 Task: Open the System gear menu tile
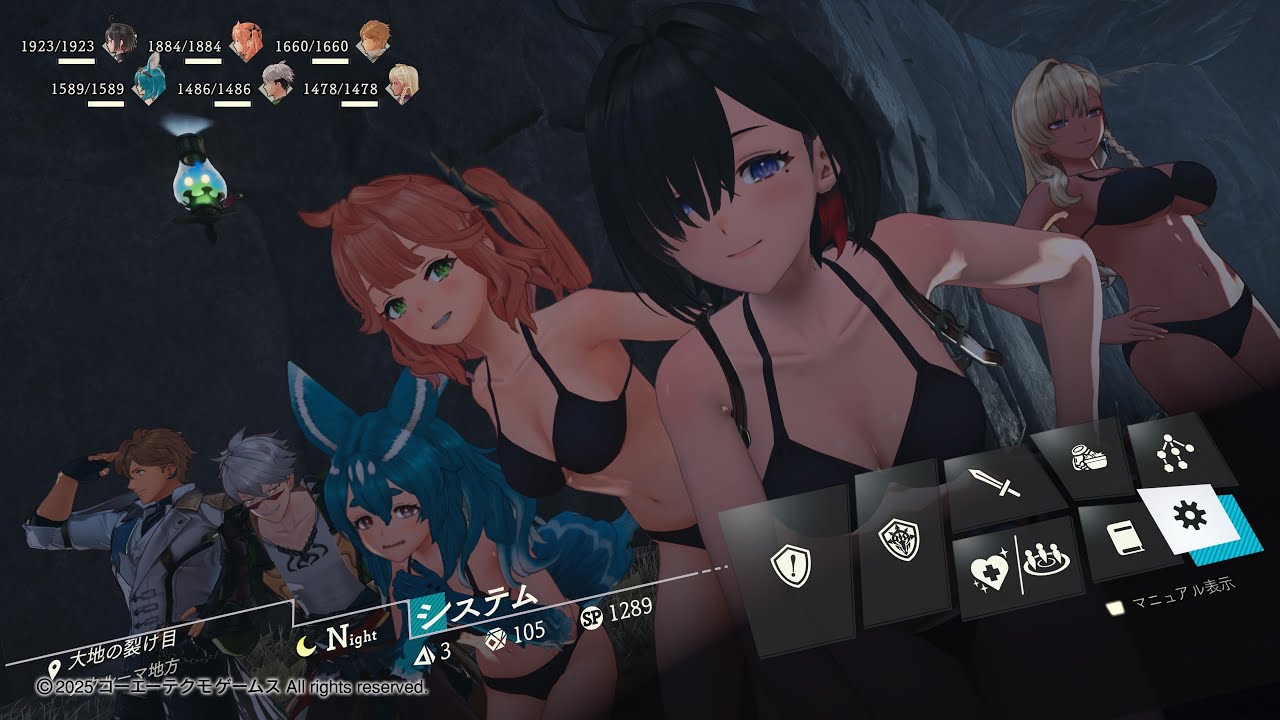1194,517
